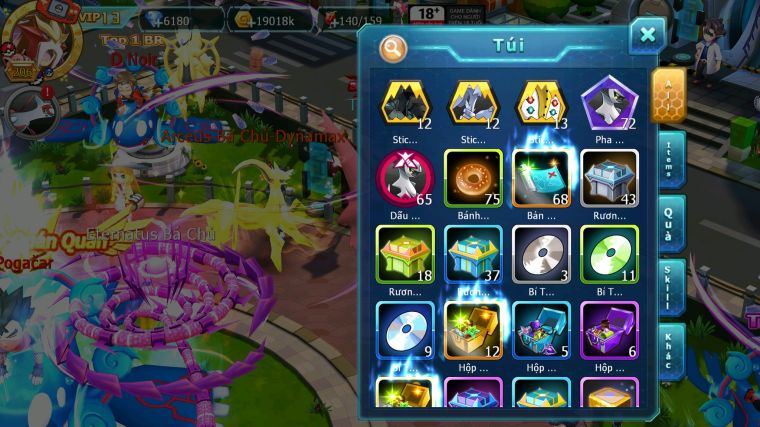Switch to the Khác tab

672,350
